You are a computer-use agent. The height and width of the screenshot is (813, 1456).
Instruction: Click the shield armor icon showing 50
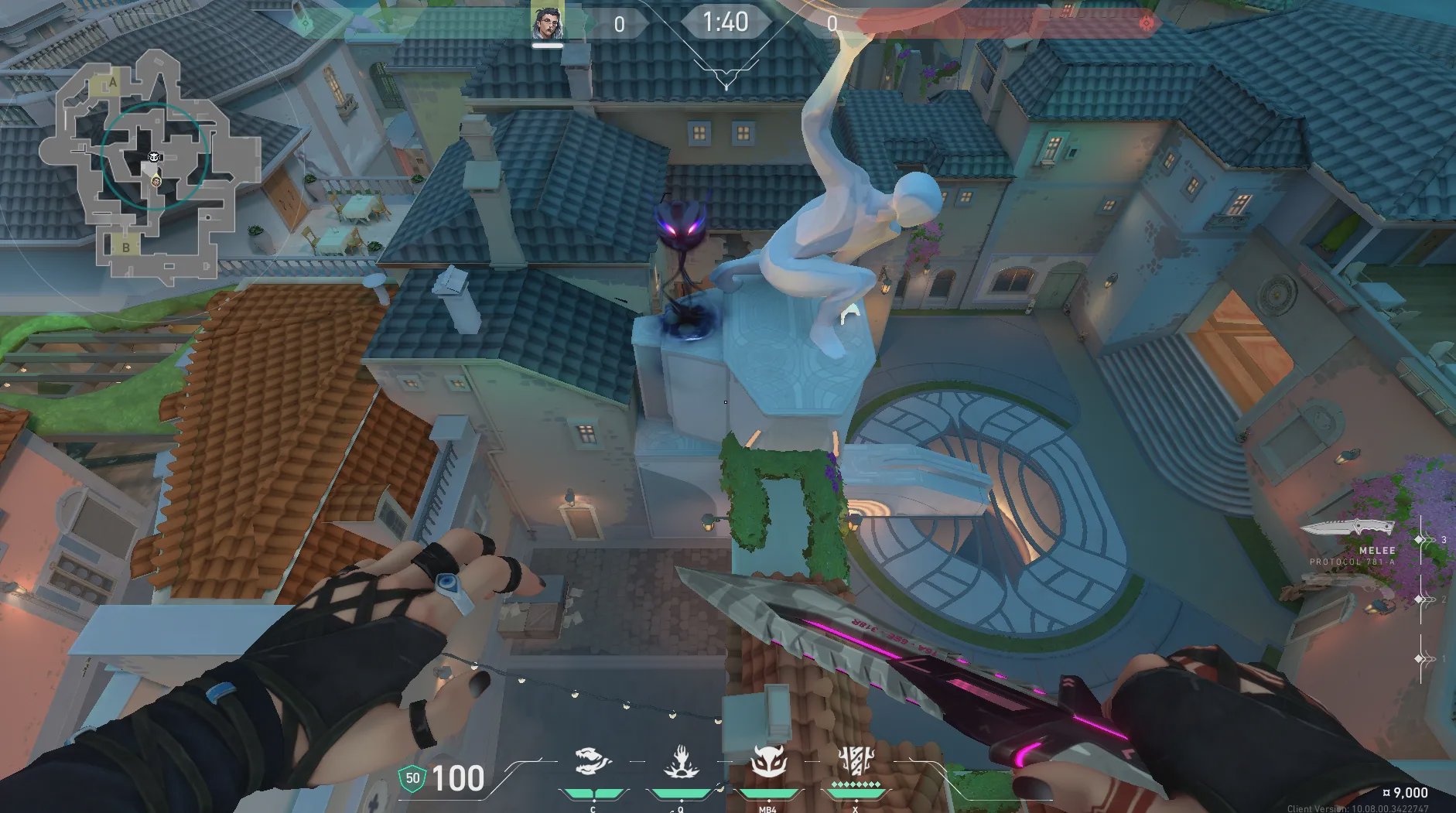coord(412,778)
